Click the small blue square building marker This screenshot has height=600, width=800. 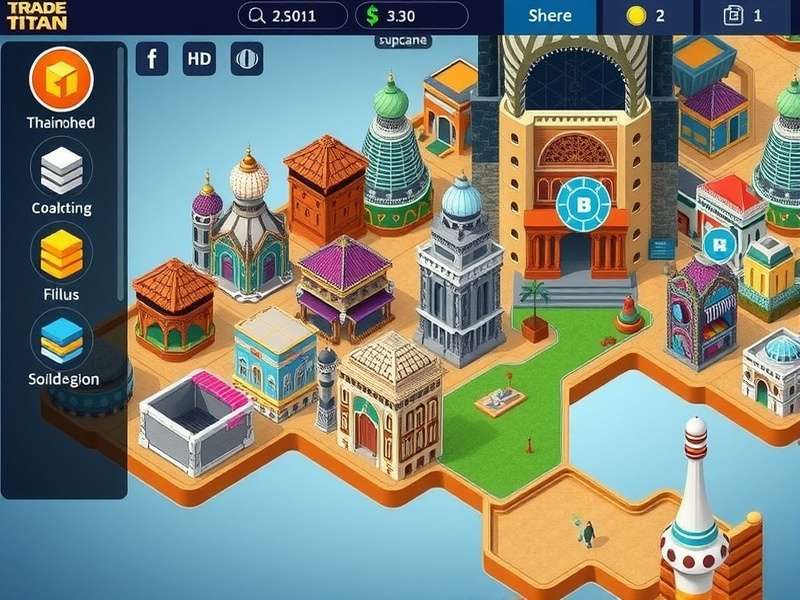[717, 243]
